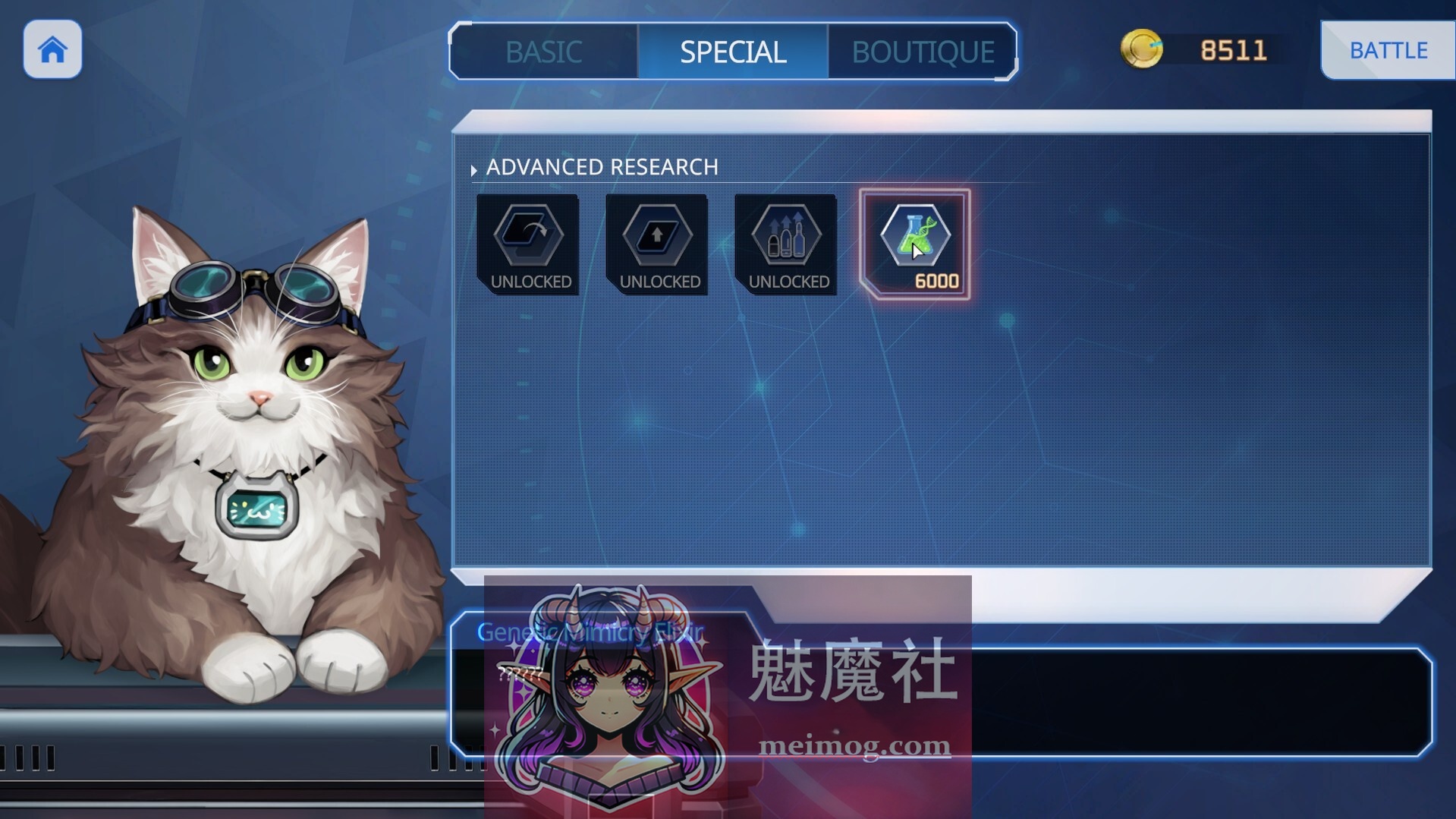Go to the home screen
The height and width of the screenshot is (819, 1456).
(52, 50)
